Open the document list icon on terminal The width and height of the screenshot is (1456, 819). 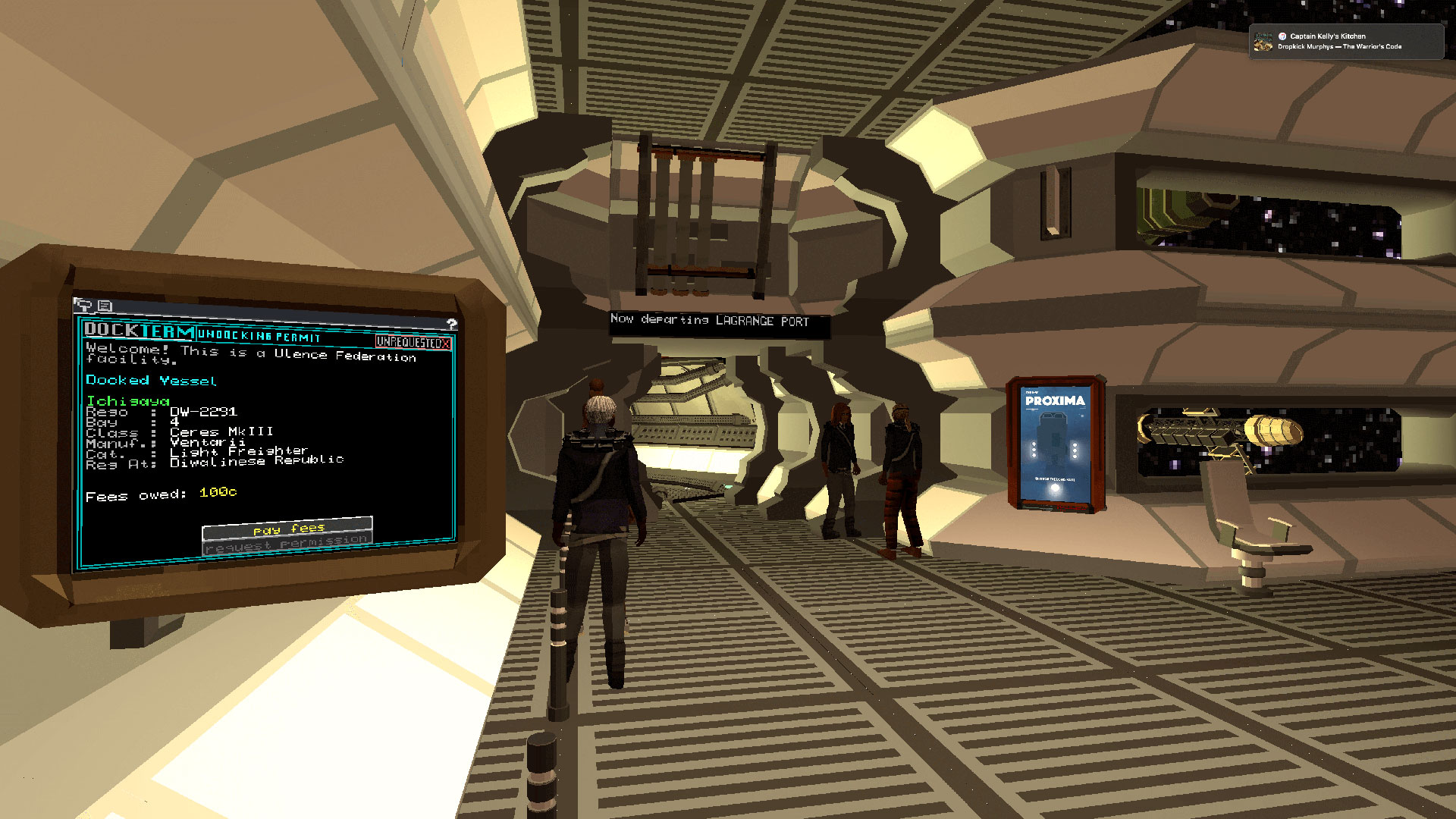(x=105, y=306)
